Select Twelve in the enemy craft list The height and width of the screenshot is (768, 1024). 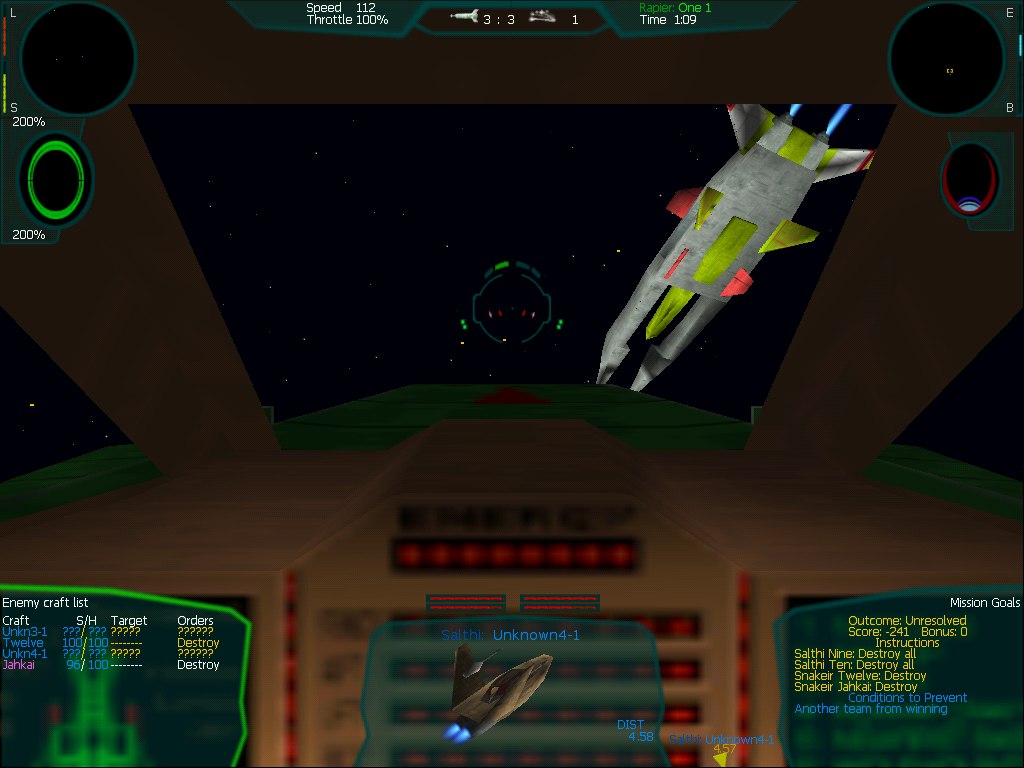coord(22,643)
